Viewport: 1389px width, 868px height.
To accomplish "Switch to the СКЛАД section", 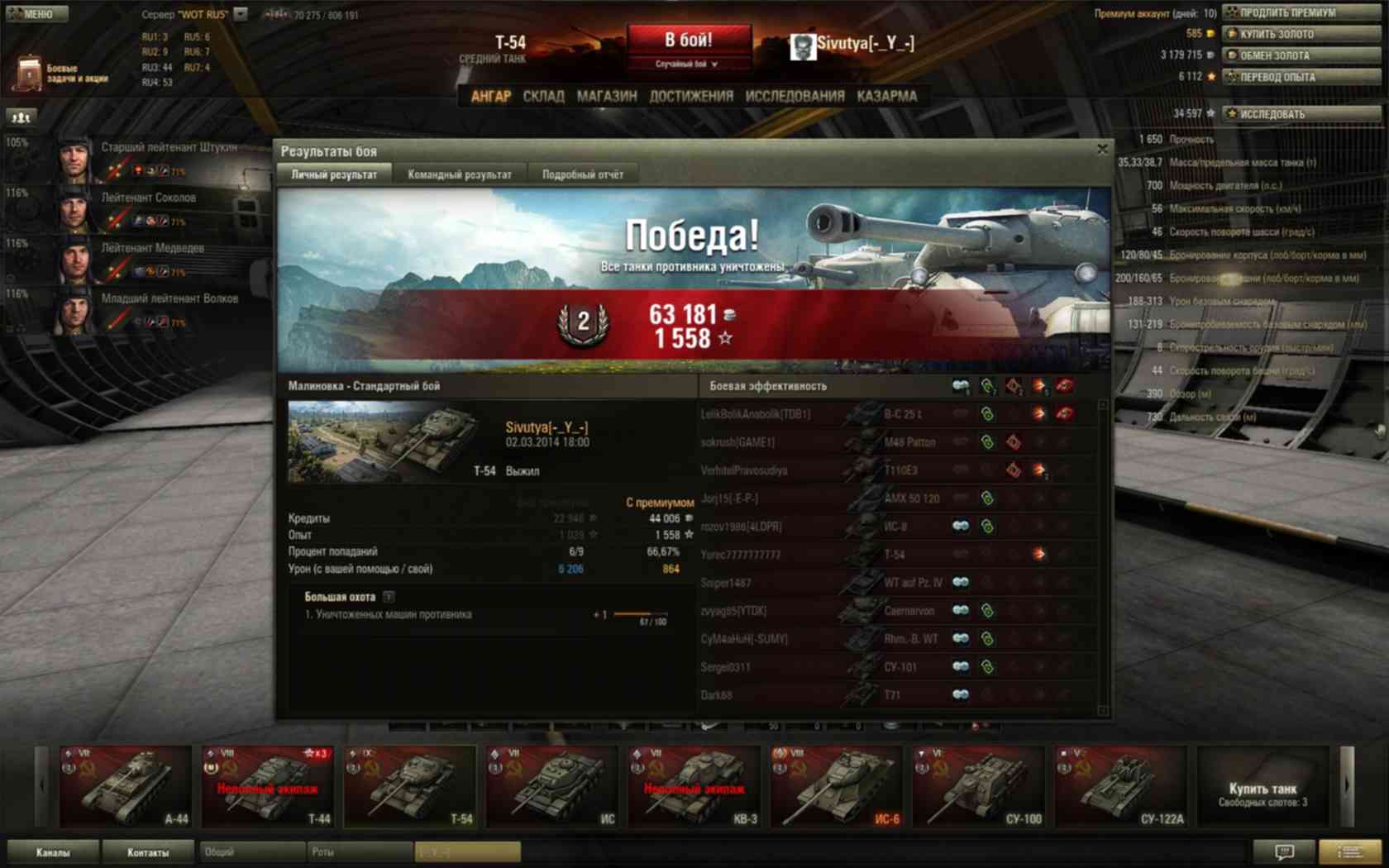I will 543,96.
